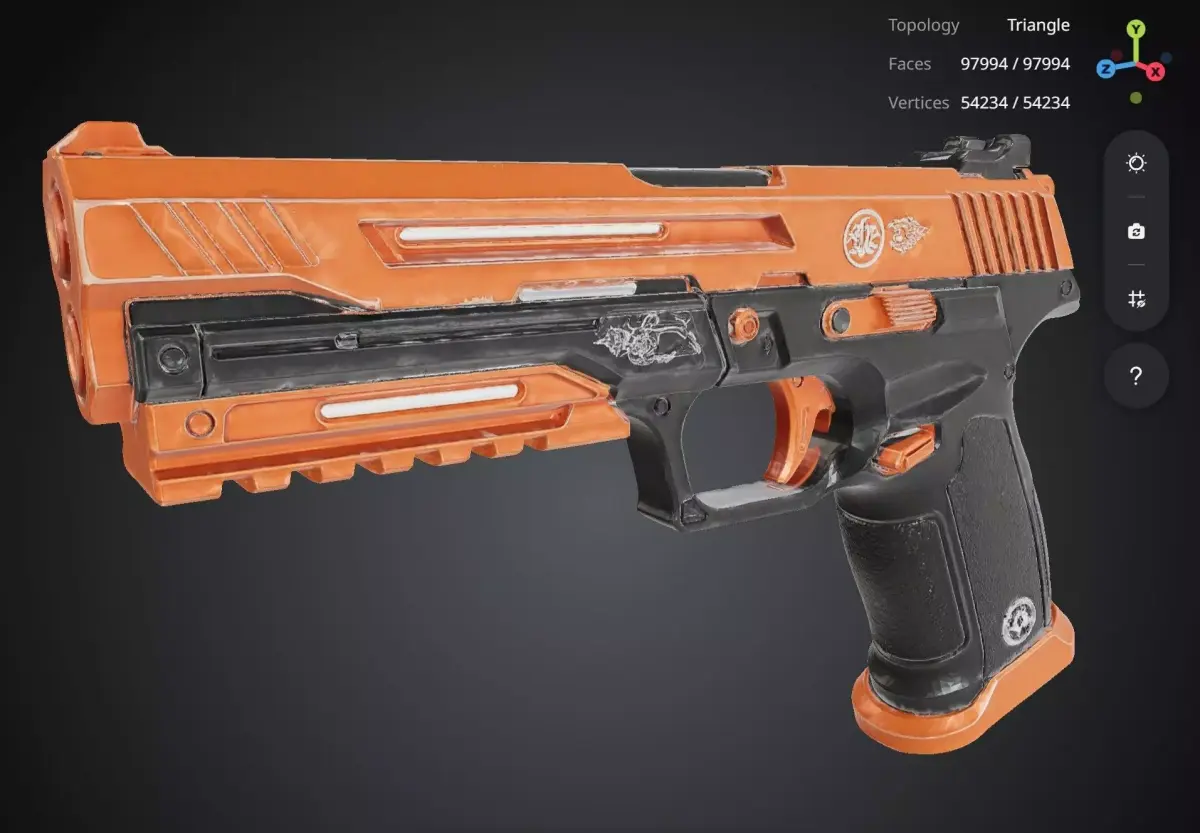1200x833 pixels.
Task: Toggle the grid visibility icon
Action: 1136,298
